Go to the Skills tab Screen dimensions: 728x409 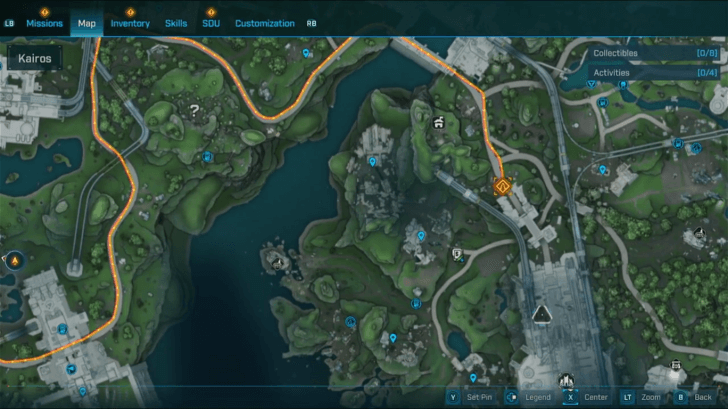point(176,23)
